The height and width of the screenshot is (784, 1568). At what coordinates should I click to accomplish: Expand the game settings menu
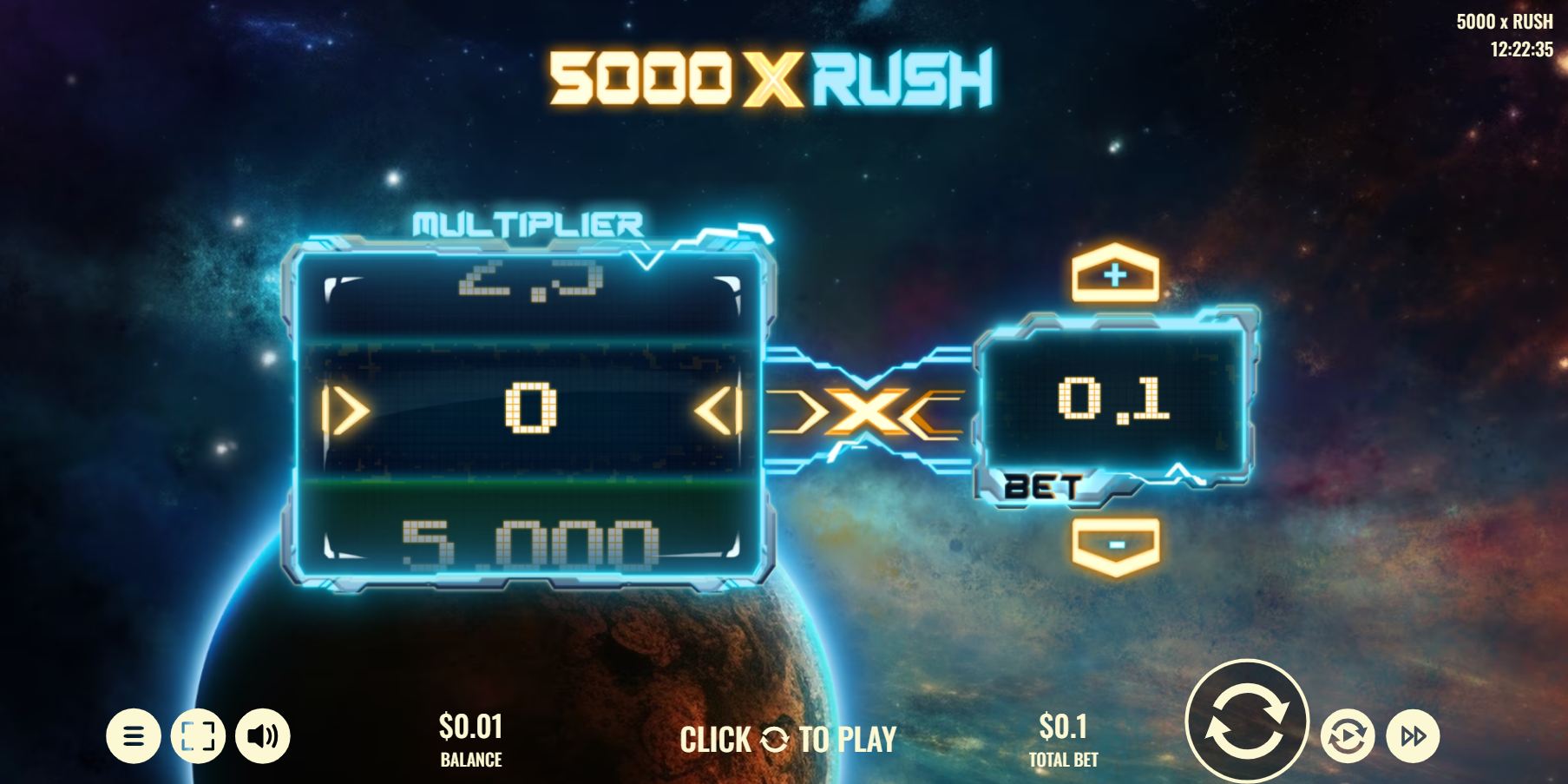click(134, 735)
